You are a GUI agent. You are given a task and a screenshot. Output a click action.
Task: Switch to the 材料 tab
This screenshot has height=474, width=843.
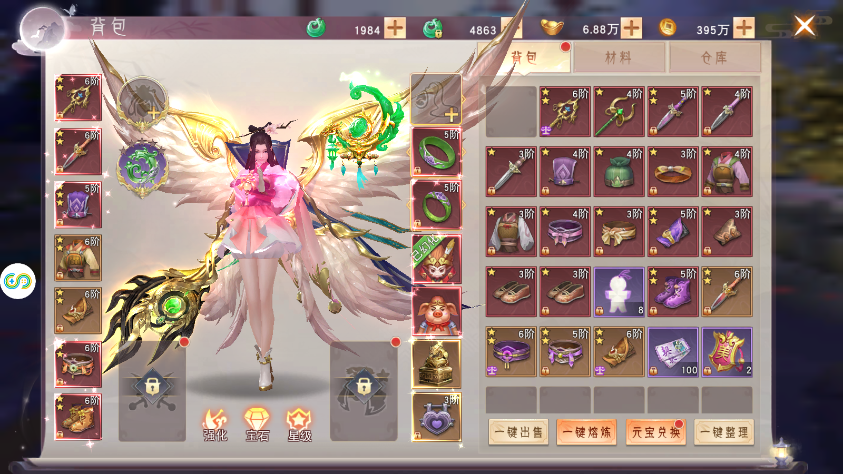pyautogui.click(x=618, y=58)
